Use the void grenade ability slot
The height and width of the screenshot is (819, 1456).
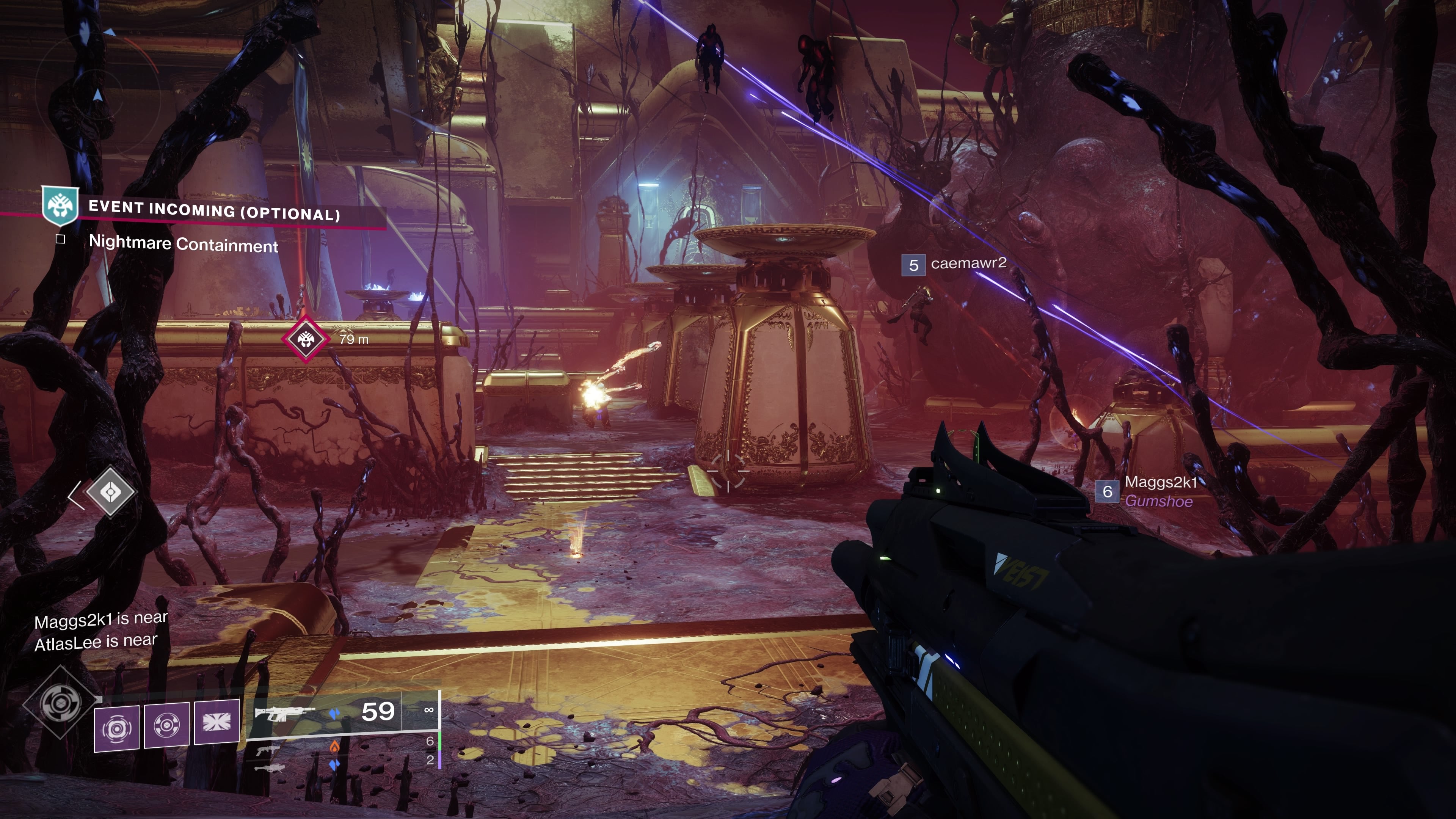[116, 728]
